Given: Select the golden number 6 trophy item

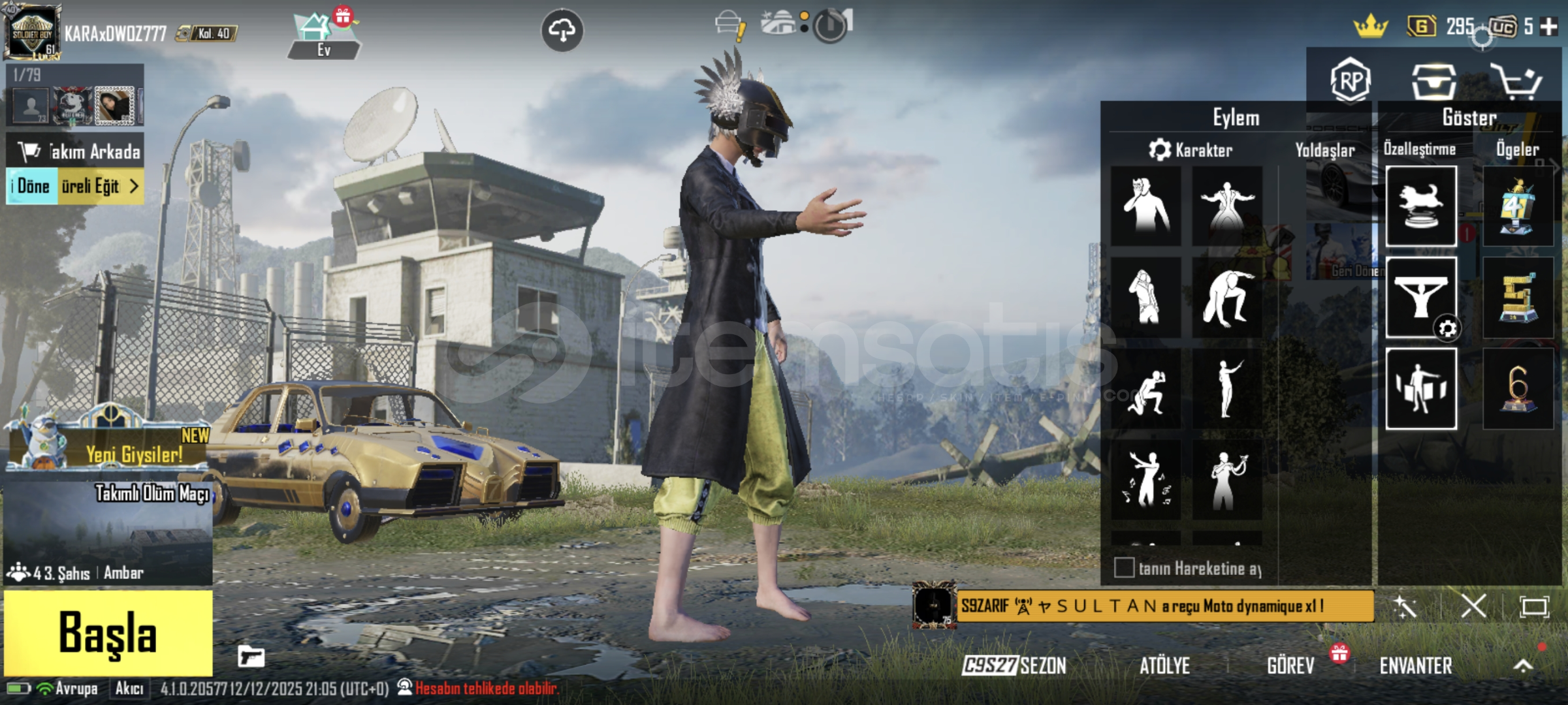Looking at the screenshot, I should click(1518, 388).
